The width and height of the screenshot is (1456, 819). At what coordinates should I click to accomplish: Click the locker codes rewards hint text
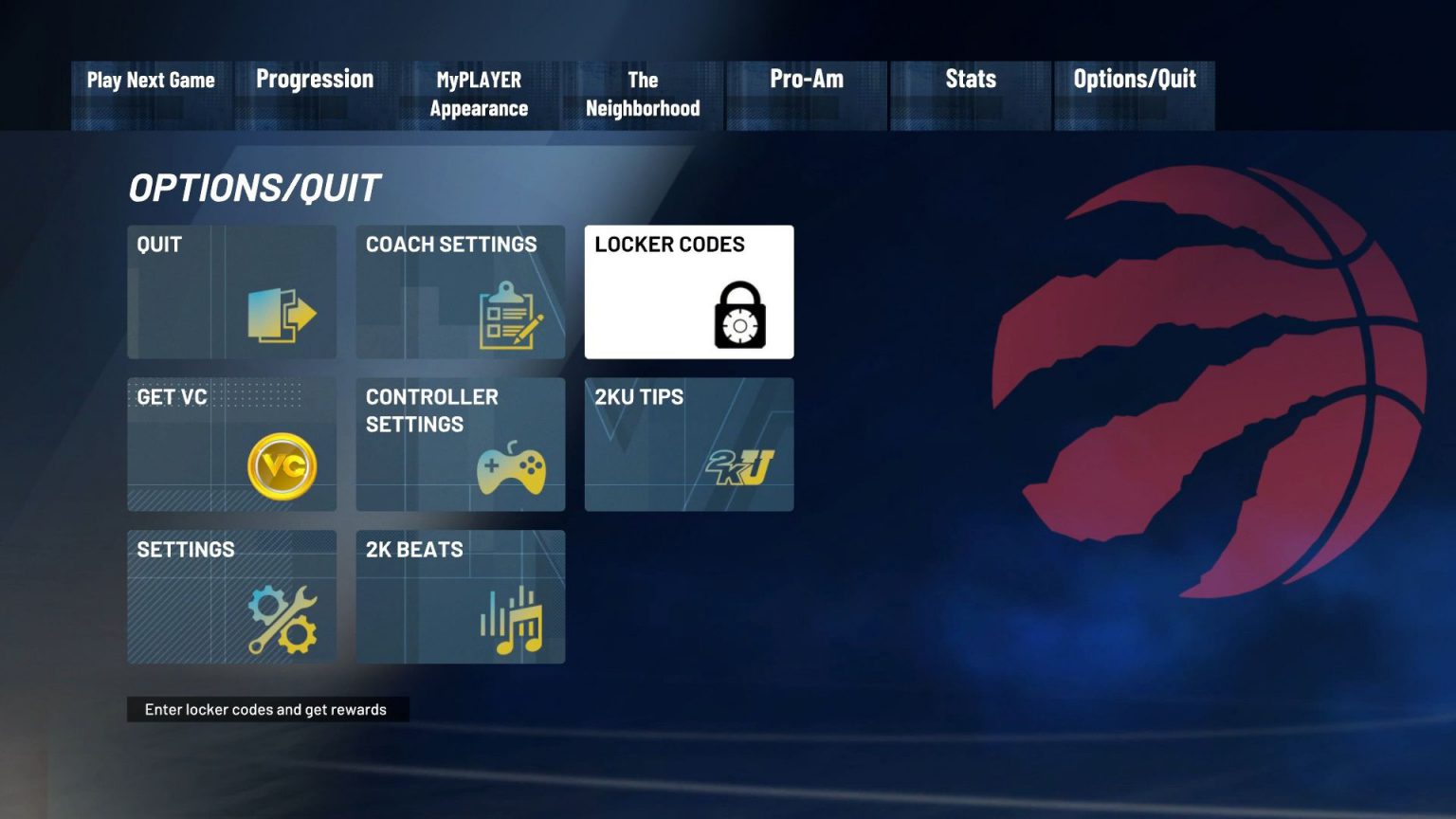pos(266,709)
